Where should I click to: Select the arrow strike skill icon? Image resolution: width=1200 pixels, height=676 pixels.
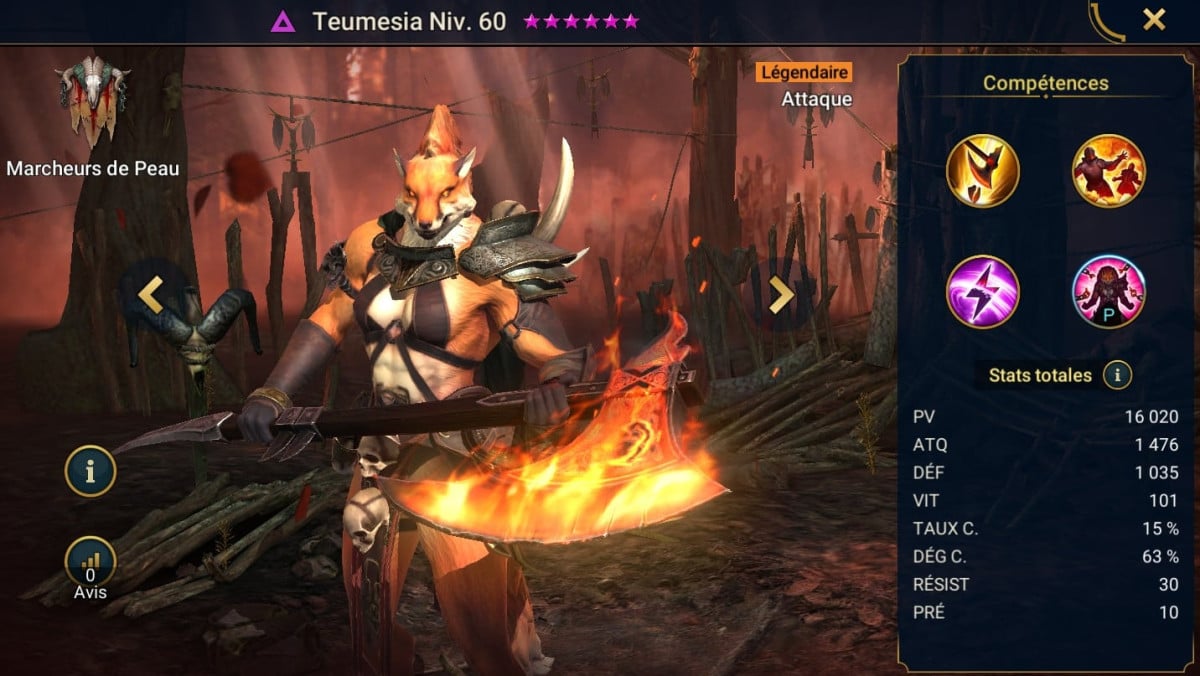[983, 171]
